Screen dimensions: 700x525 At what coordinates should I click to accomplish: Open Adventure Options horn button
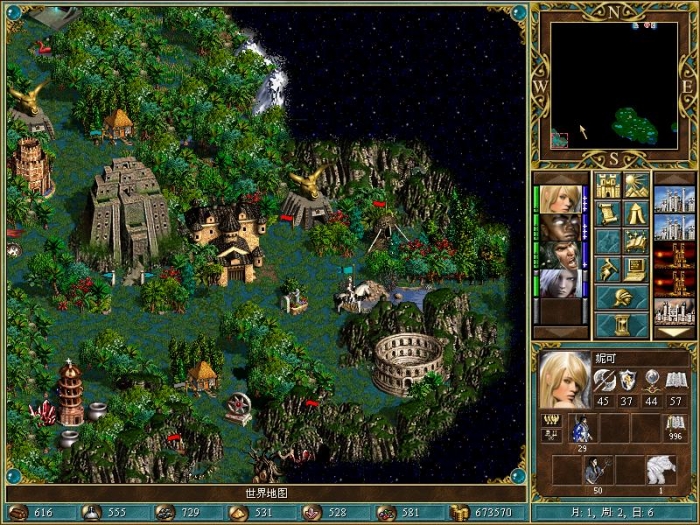click(x=607, y=269)
